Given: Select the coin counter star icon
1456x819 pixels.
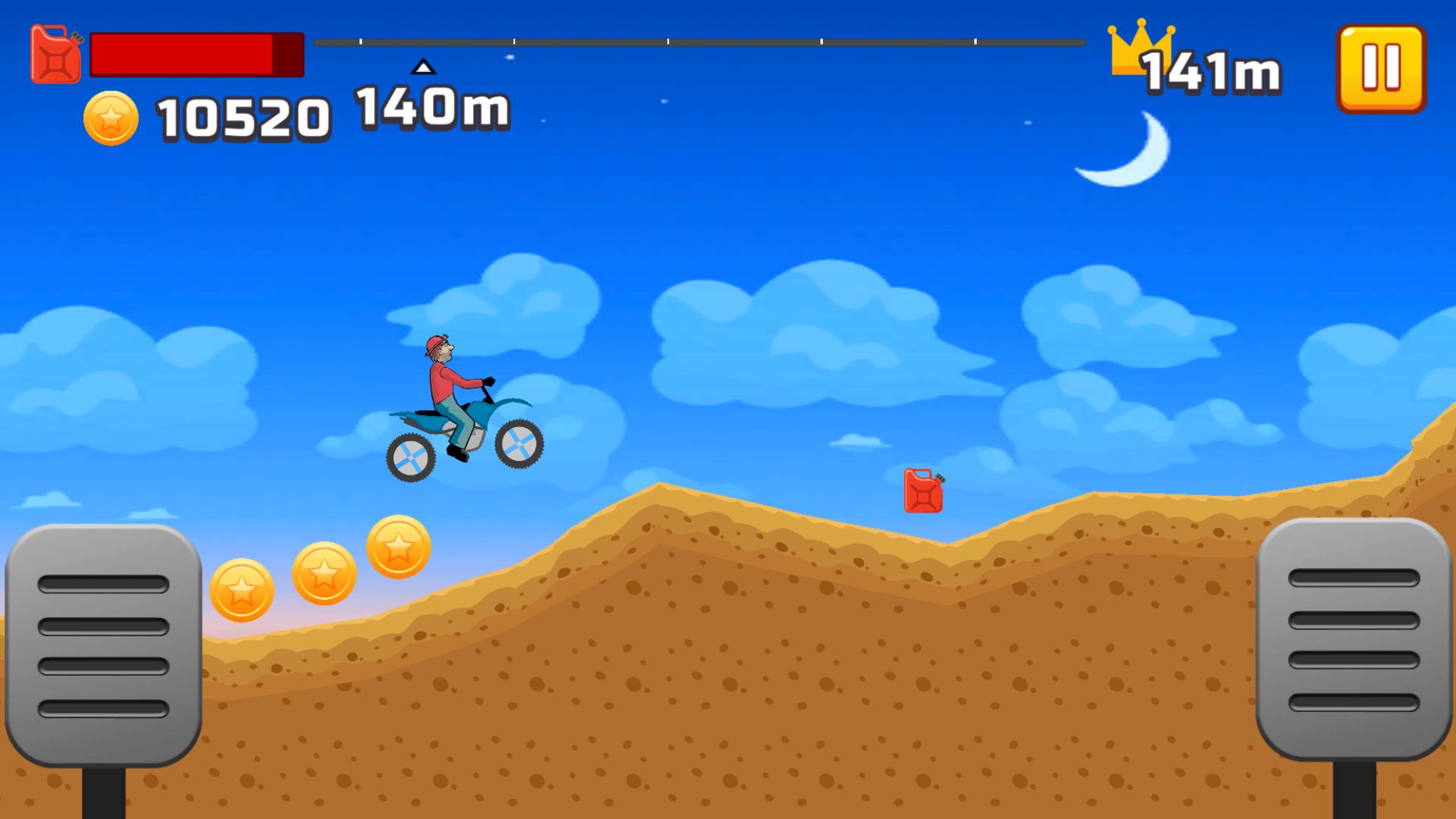Looking at the screenshot, I should click(112, 118).
